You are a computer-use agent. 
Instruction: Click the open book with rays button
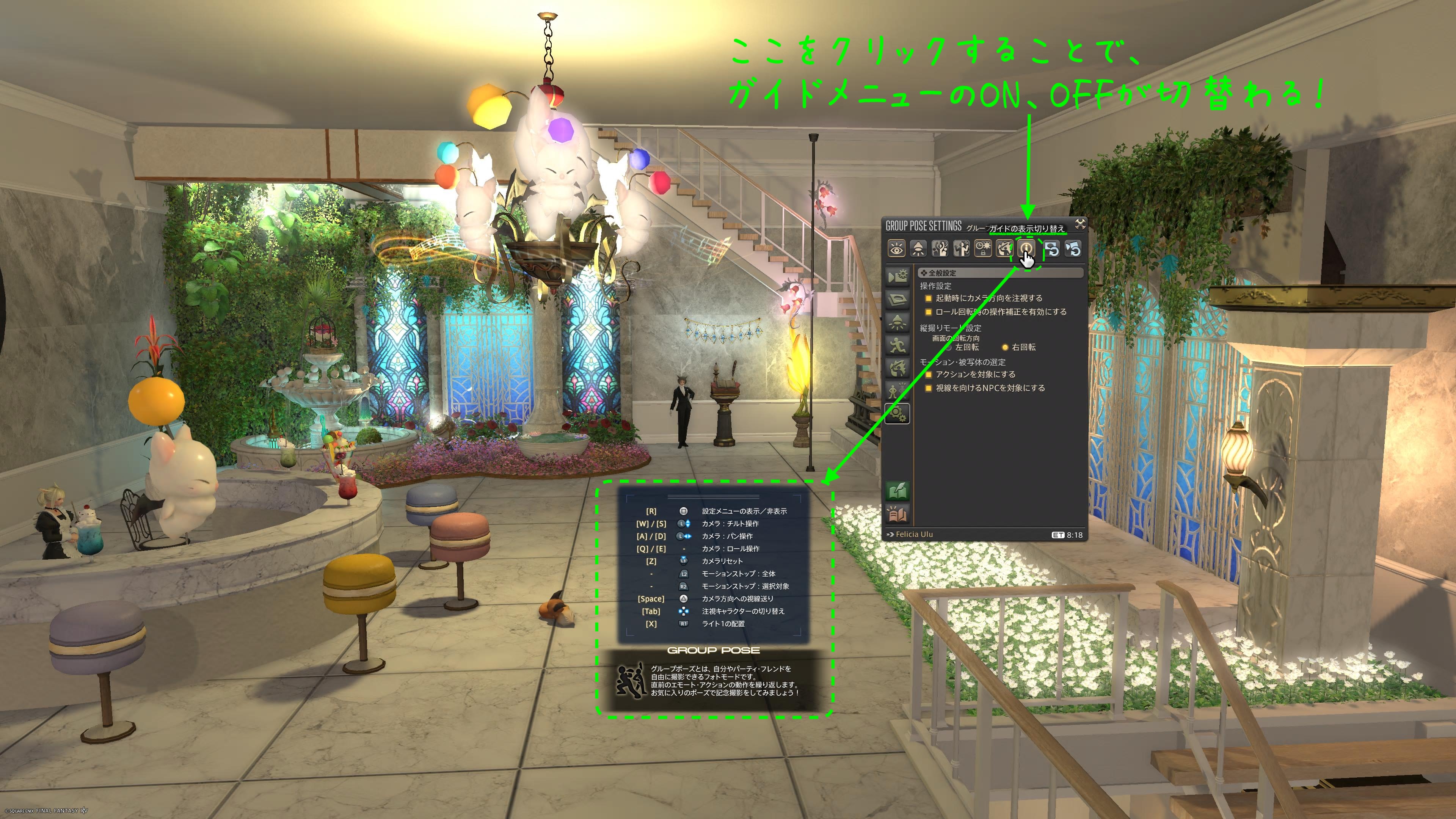tap(897, 515)
